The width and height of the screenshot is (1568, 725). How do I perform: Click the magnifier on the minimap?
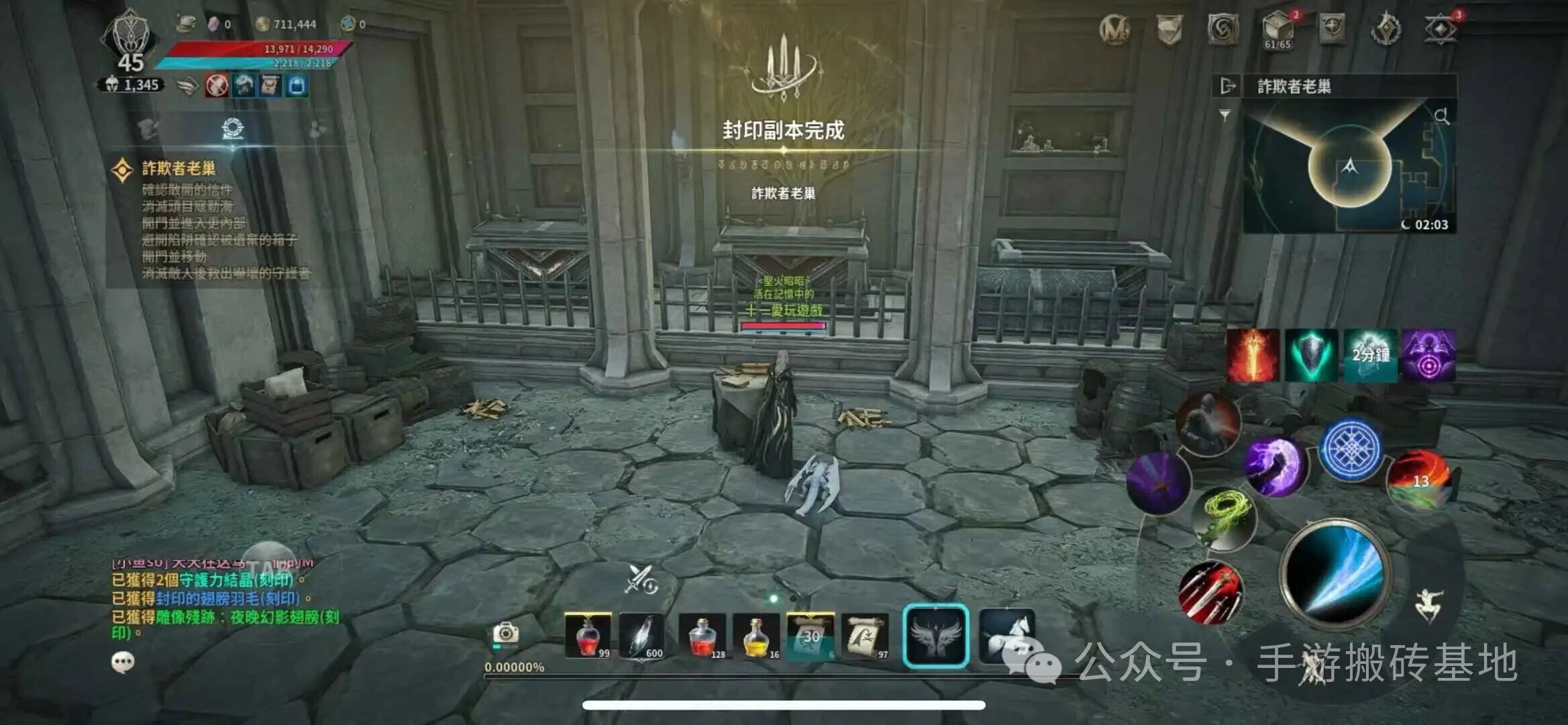pos(1441,116)
